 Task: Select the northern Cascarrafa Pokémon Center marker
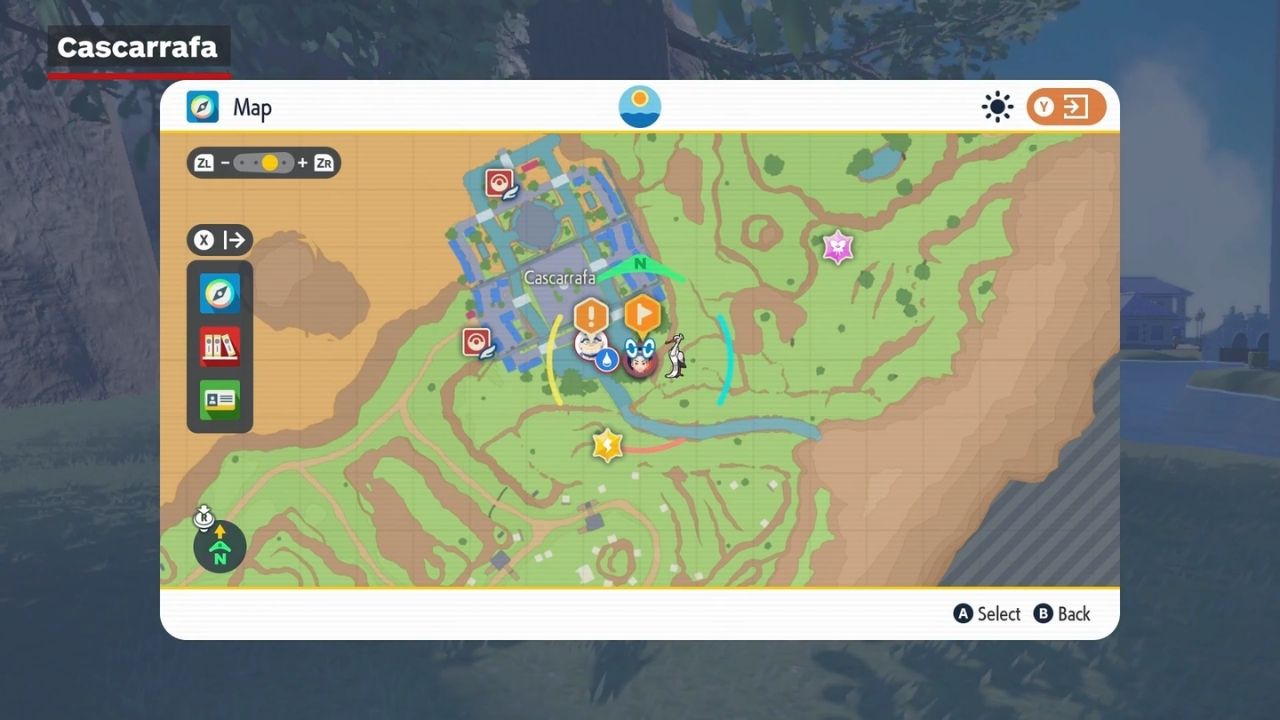click(x=500, y=183)
